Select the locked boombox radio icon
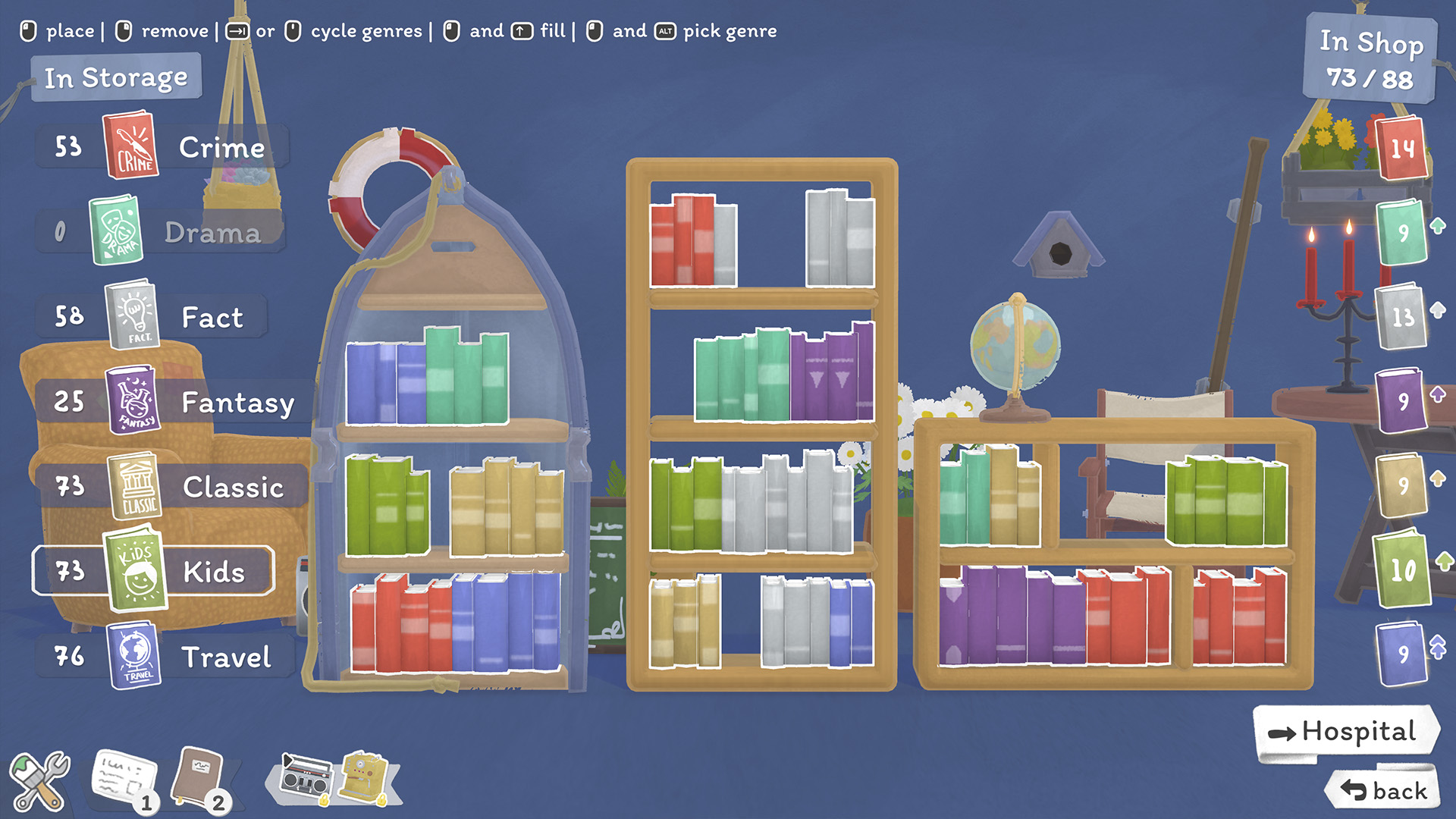 coord(306,778)
